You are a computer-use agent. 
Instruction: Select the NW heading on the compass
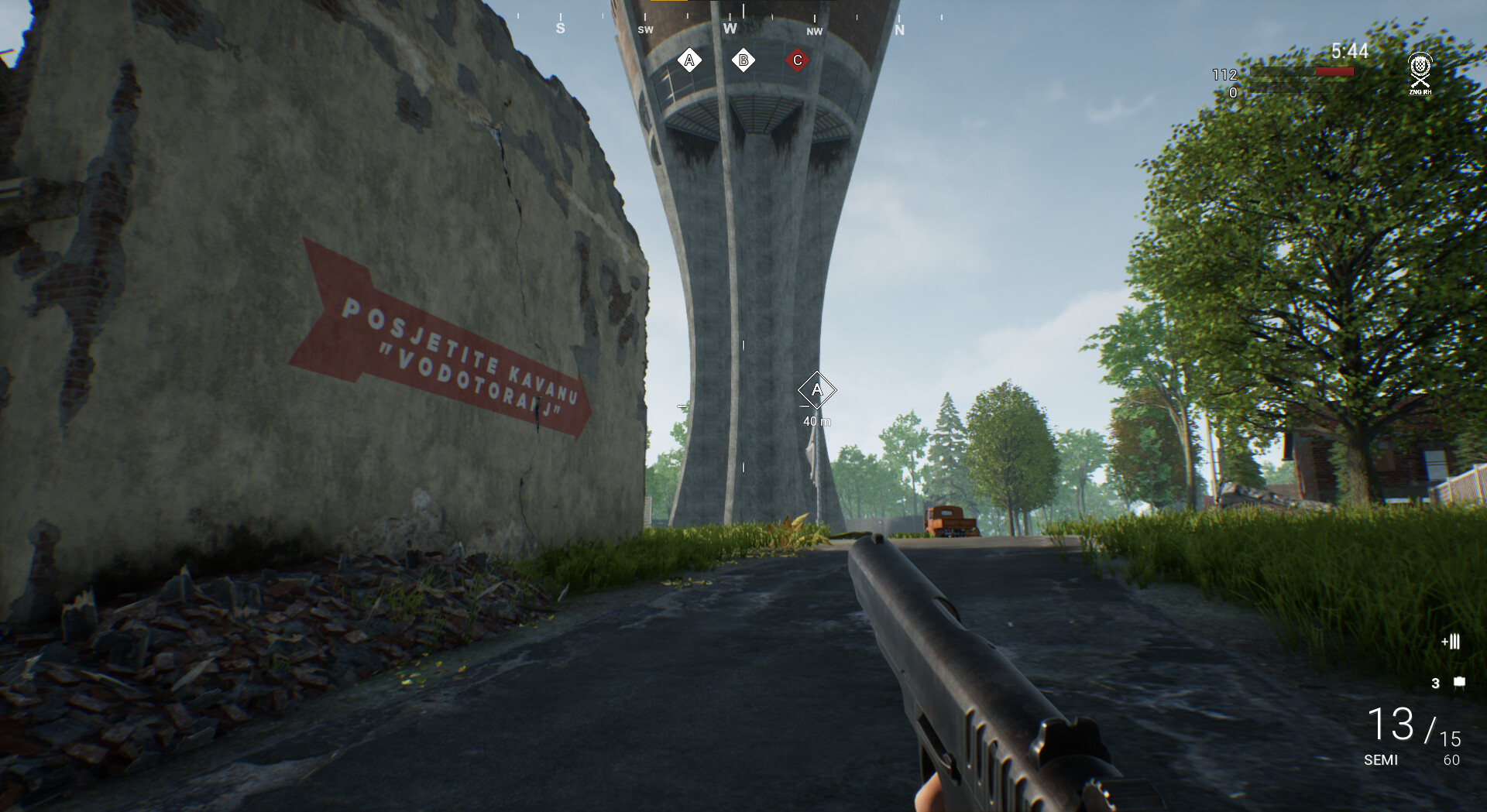814,32
